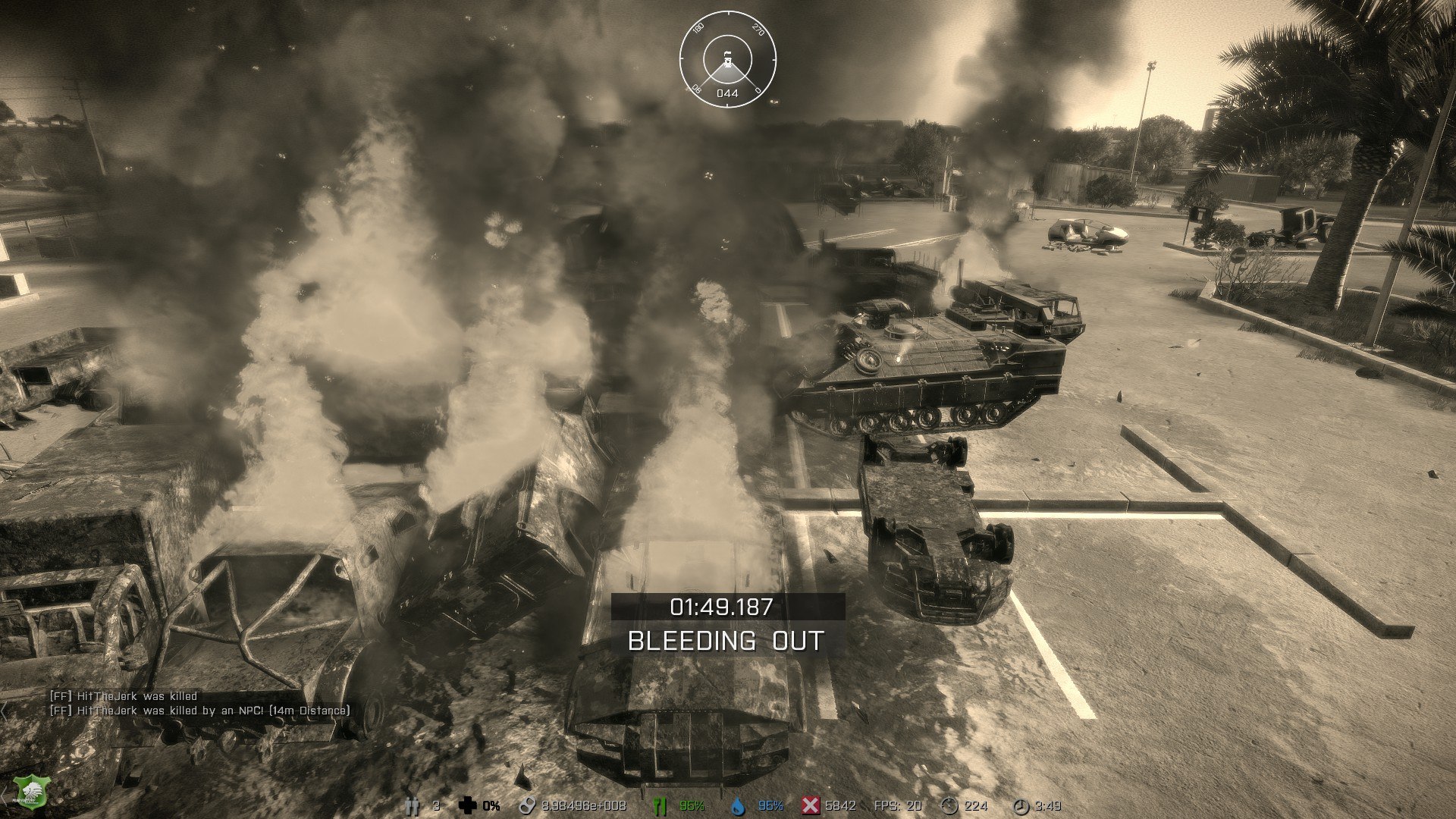Click the kill feed message about NPC
The height and width of the screenshot is (819, 1456).
(x=200, y=711)
